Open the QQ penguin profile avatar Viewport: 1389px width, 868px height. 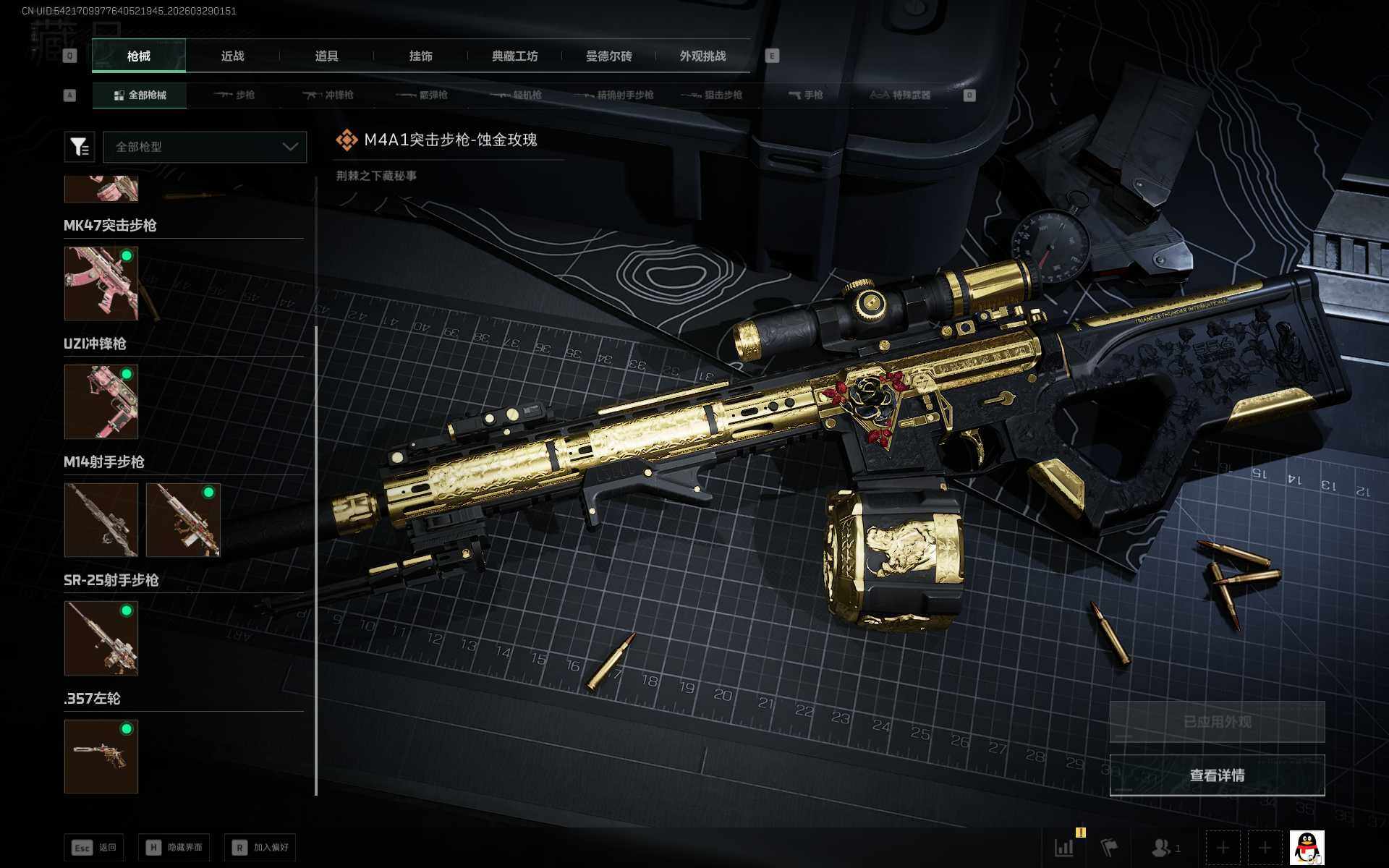[1307, 848]
